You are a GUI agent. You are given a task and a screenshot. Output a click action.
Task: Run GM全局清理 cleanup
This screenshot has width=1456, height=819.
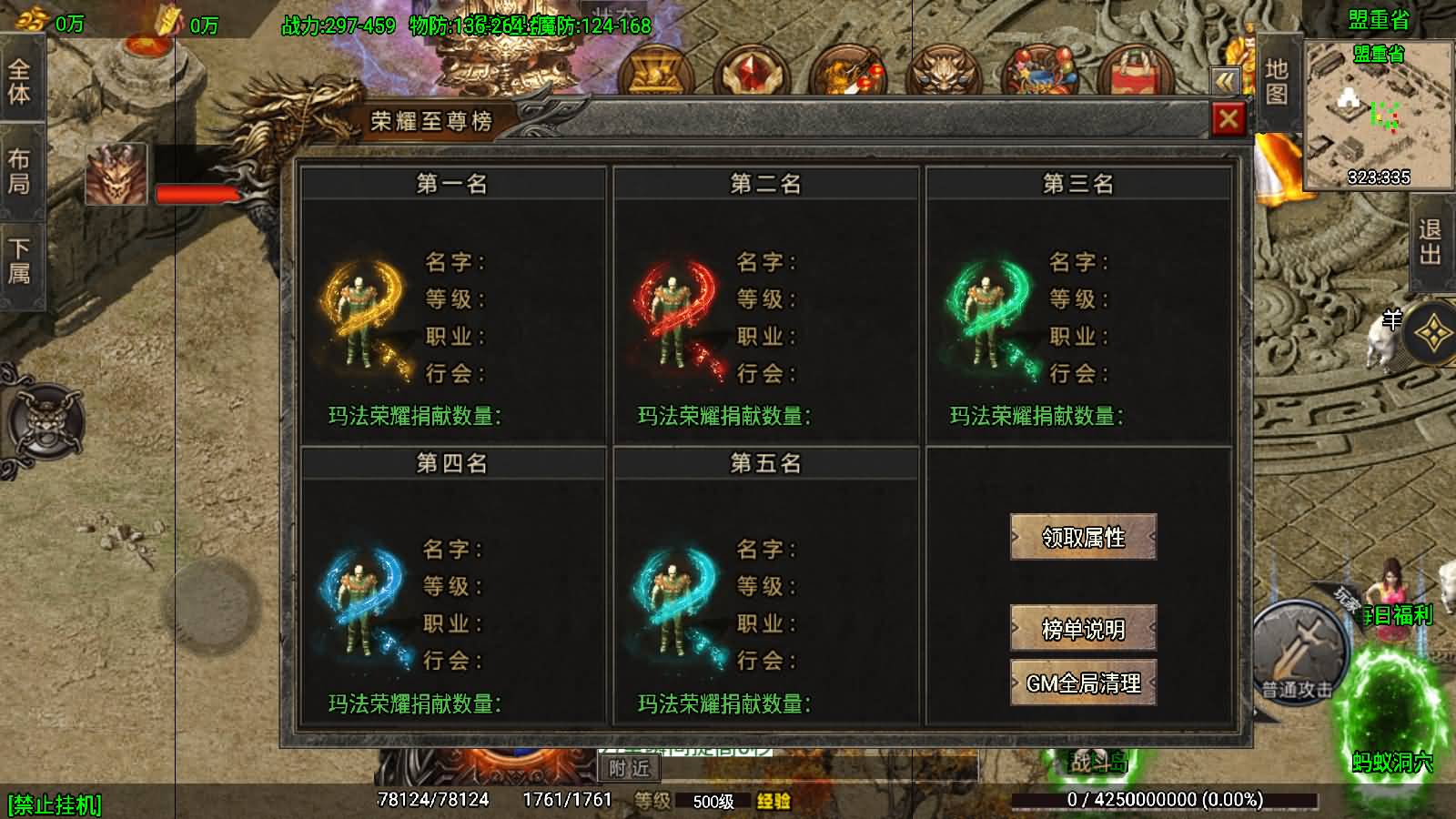point(1083,682)
